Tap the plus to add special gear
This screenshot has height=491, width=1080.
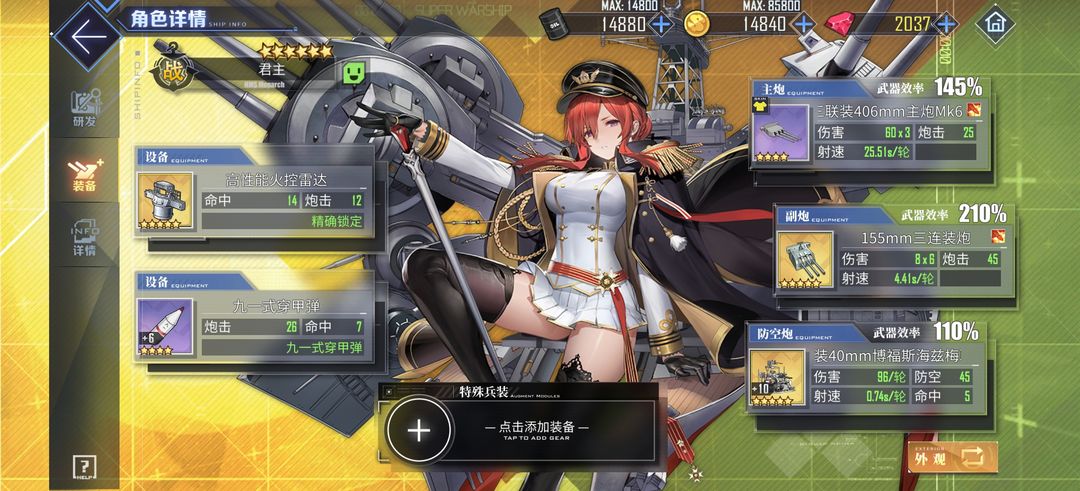click(419, 430)
